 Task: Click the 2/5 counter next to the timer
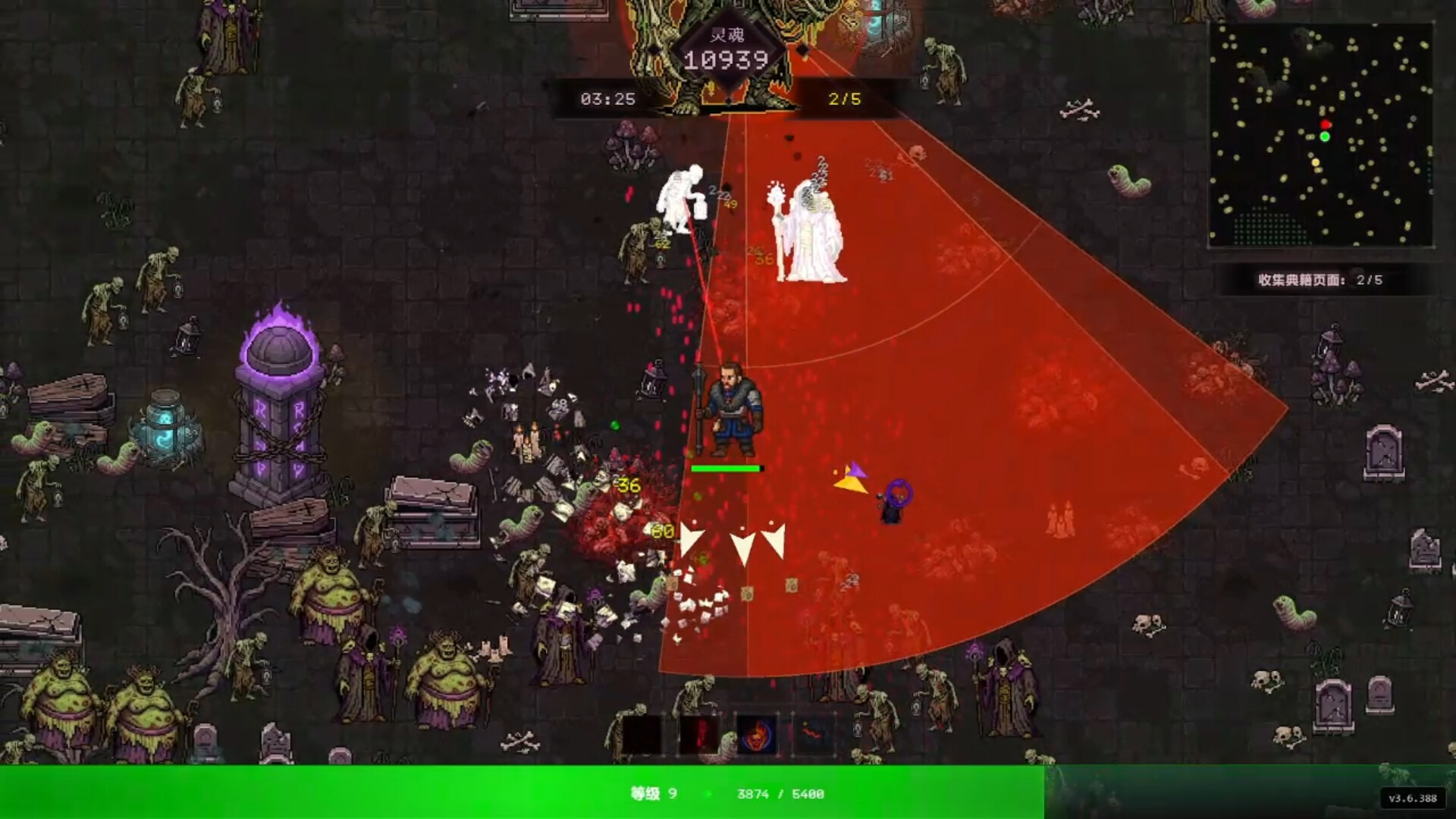[844, 99]
